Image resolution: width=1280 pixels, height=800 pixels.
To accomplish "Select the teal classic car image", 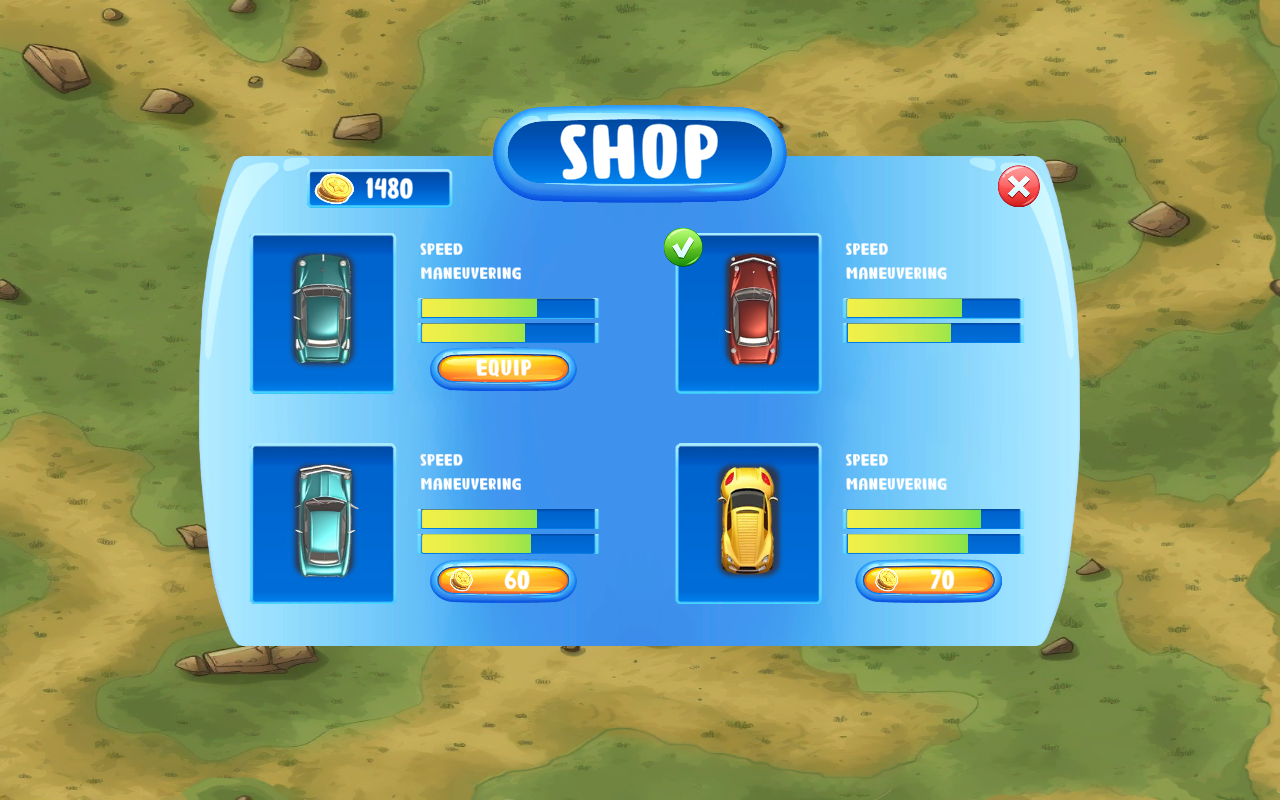I will (x=322, y=313).
